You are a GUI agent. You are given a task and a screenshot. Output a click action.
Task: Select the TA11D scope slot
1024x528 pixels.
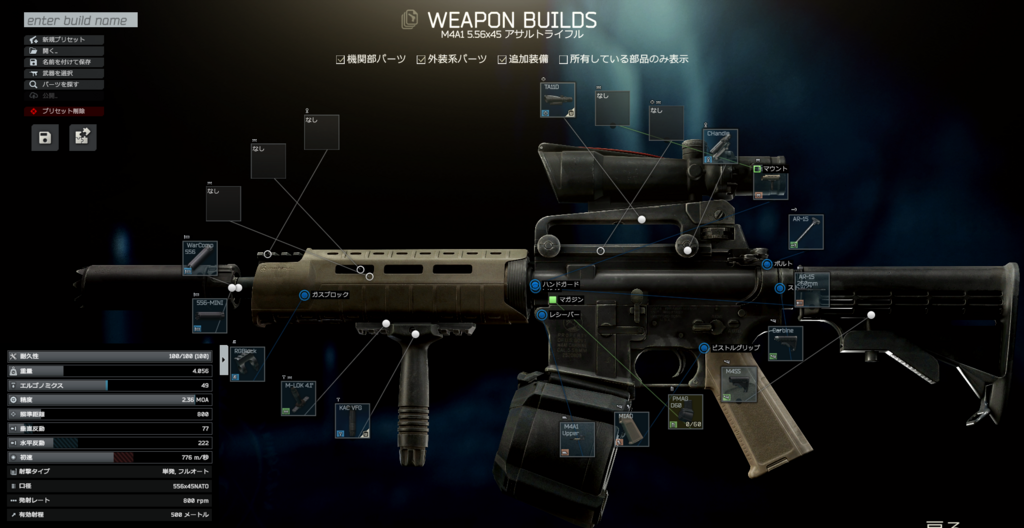point(557,101)
